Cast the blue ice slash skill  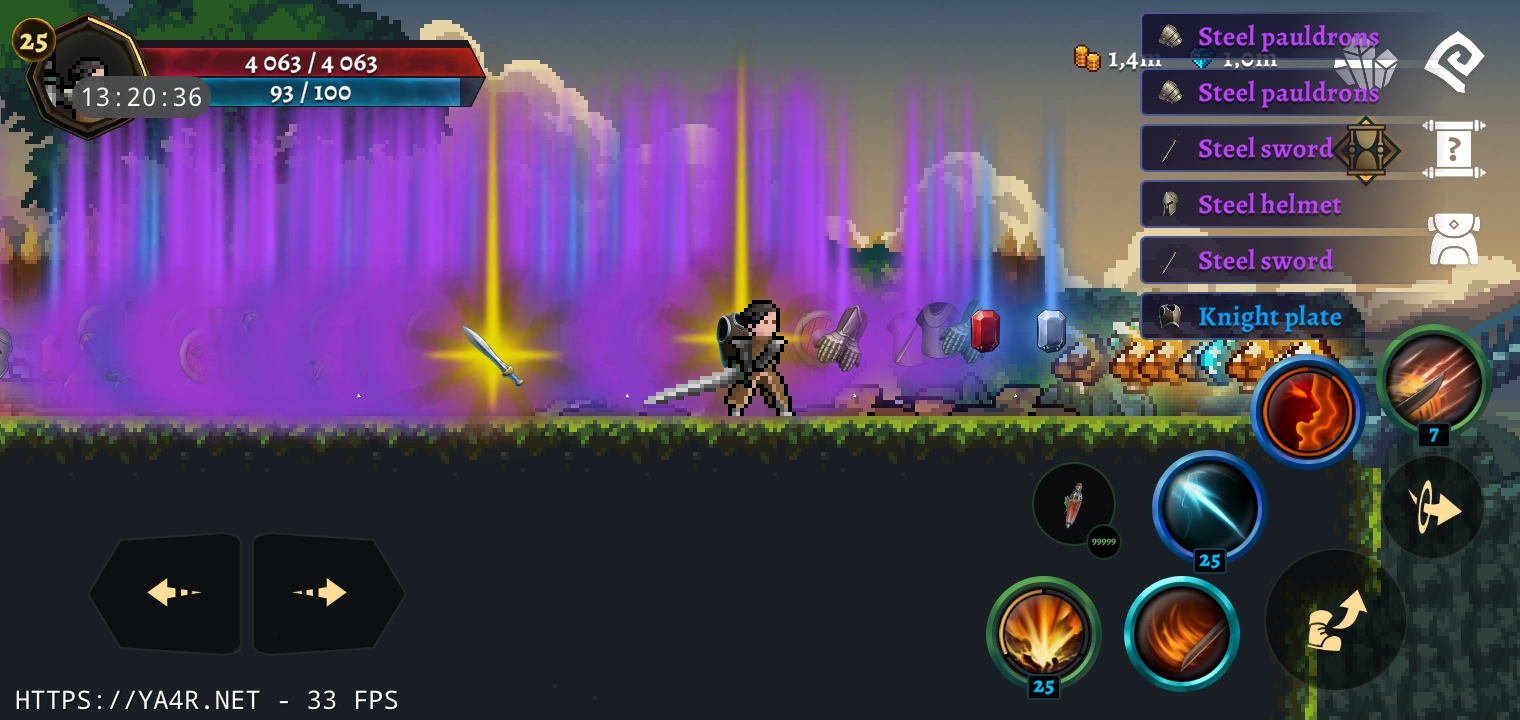[1209, 506]
